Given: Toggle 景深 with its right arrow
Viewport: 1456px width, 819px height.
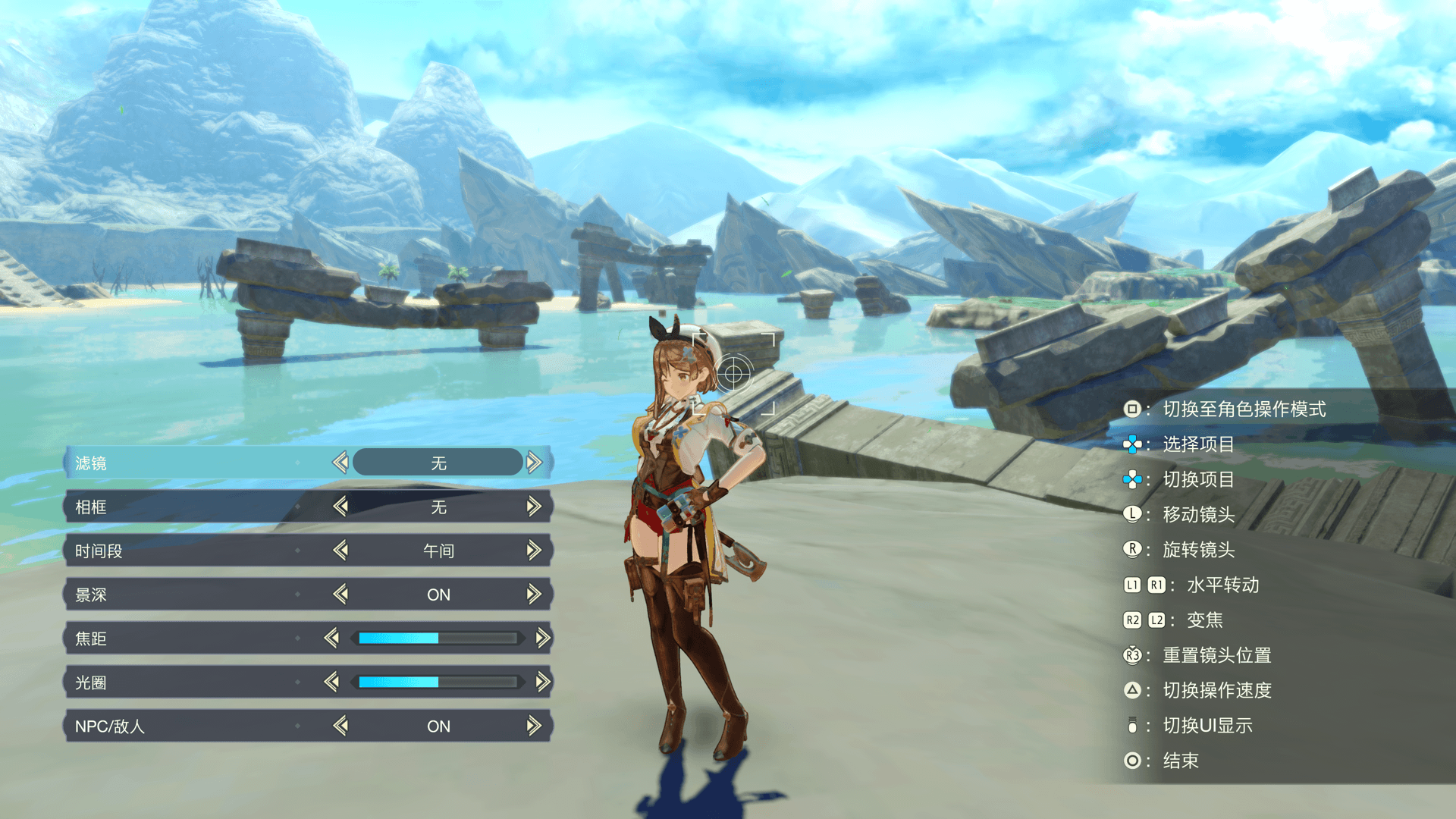Looking at the screenshot, I should [x=535, y=594].
